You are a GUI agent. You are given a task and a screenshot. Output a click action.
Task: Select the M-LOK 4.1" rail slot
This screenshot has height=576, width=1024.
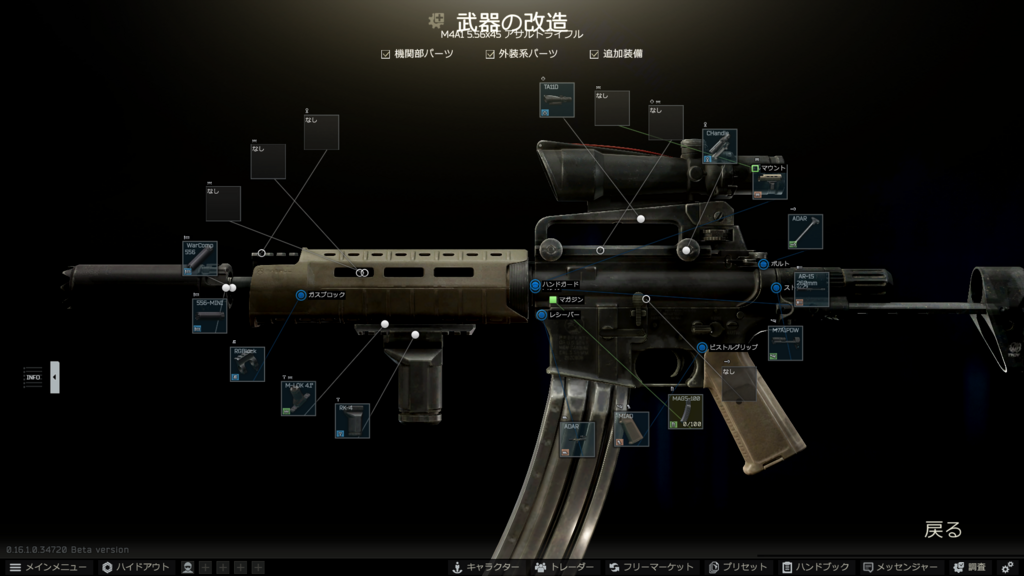click(298, 398)
